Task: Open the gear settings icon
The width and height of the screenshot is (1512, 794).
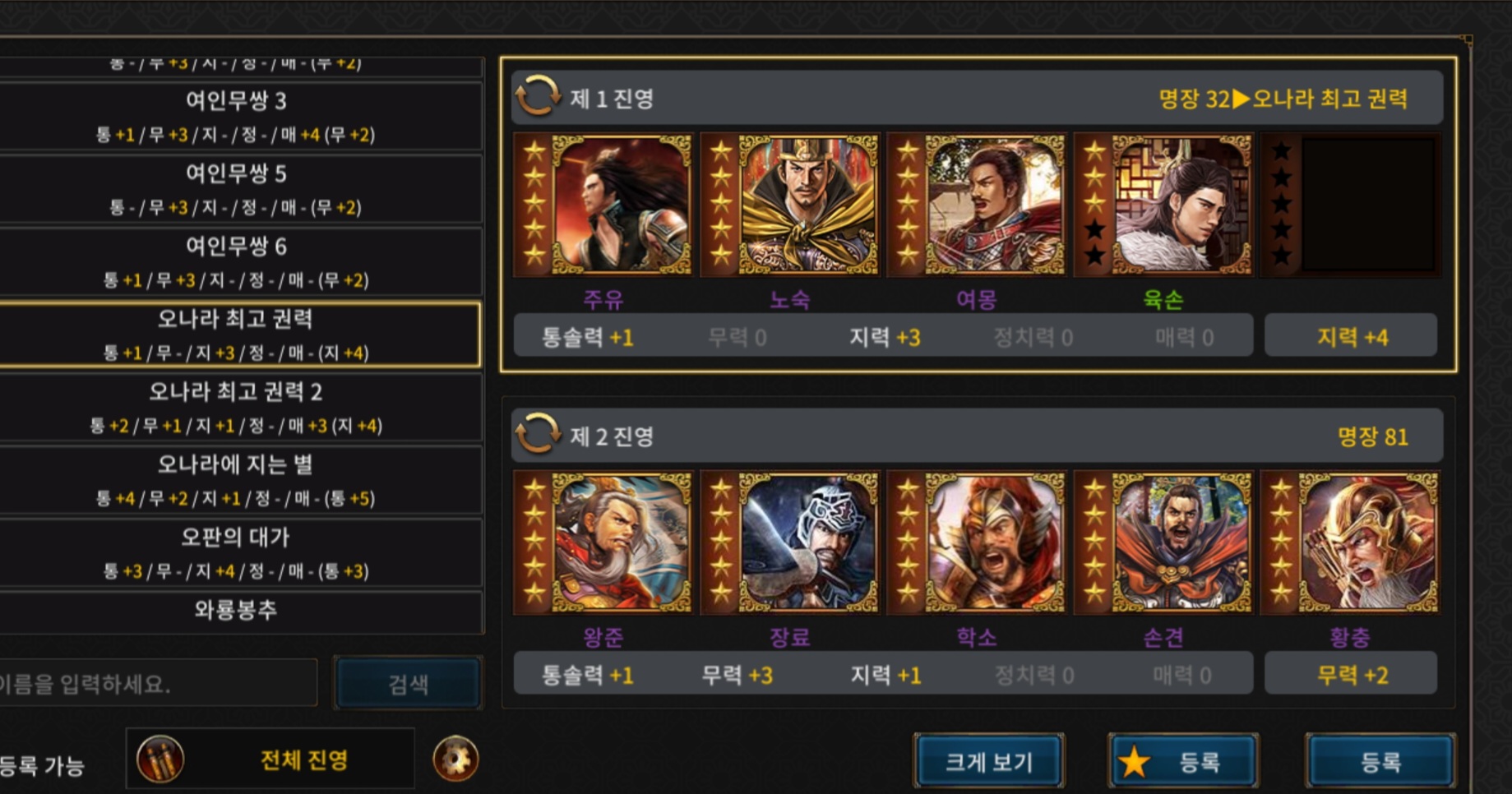Action: (x=455, y=759)
